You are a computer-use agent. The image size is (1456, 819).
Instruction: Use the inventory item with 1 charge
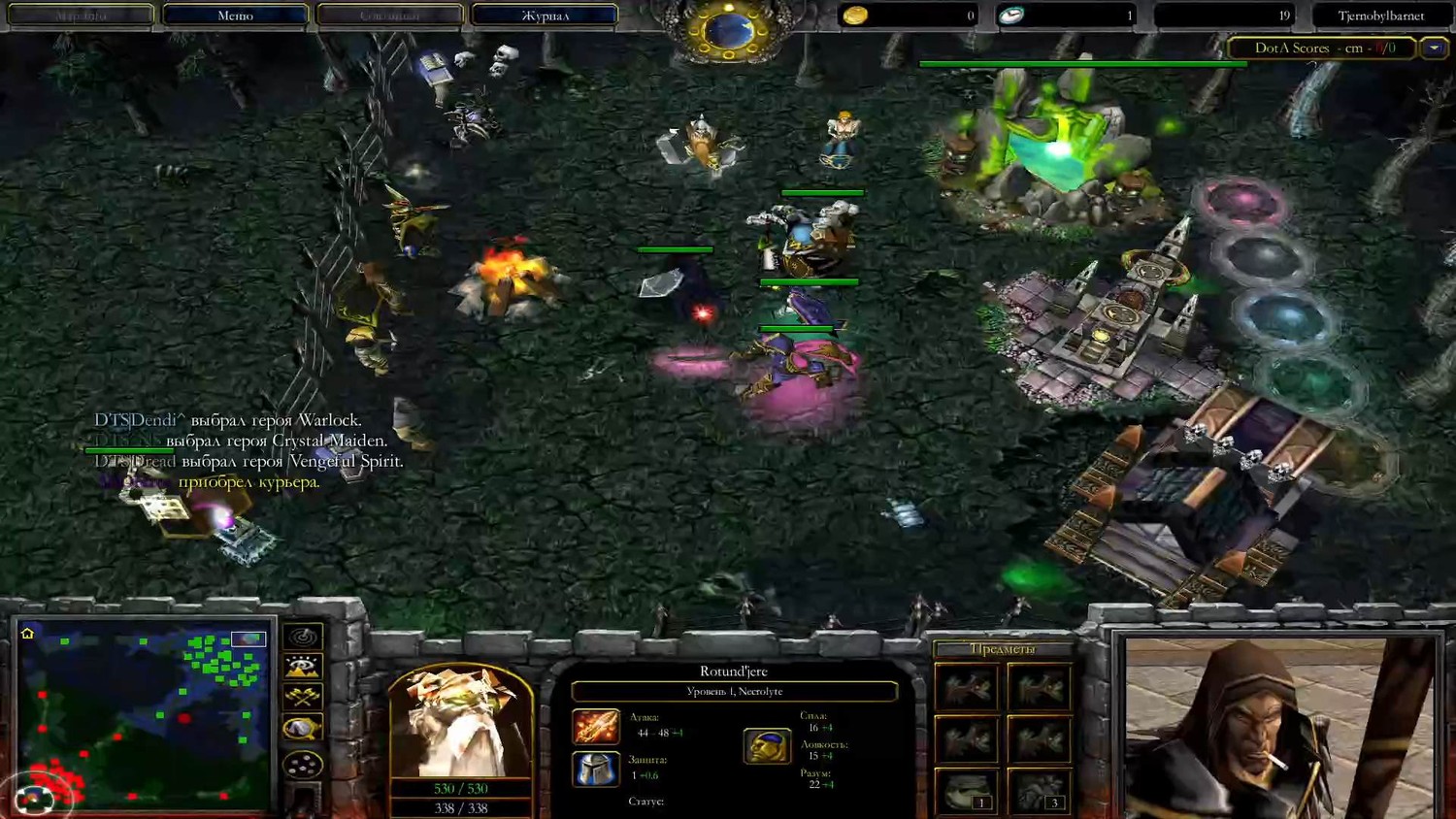[967, 790]
